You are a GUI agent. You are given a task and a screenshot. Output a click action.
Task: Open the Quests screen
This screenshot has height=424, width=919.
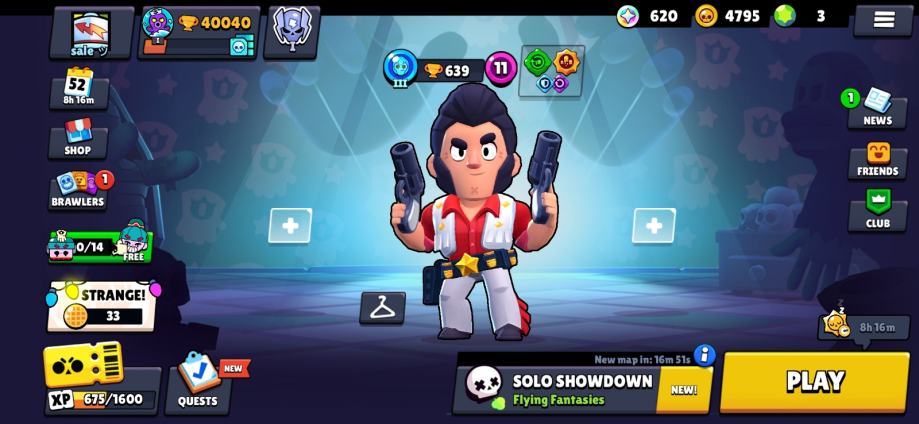(198, 385)
